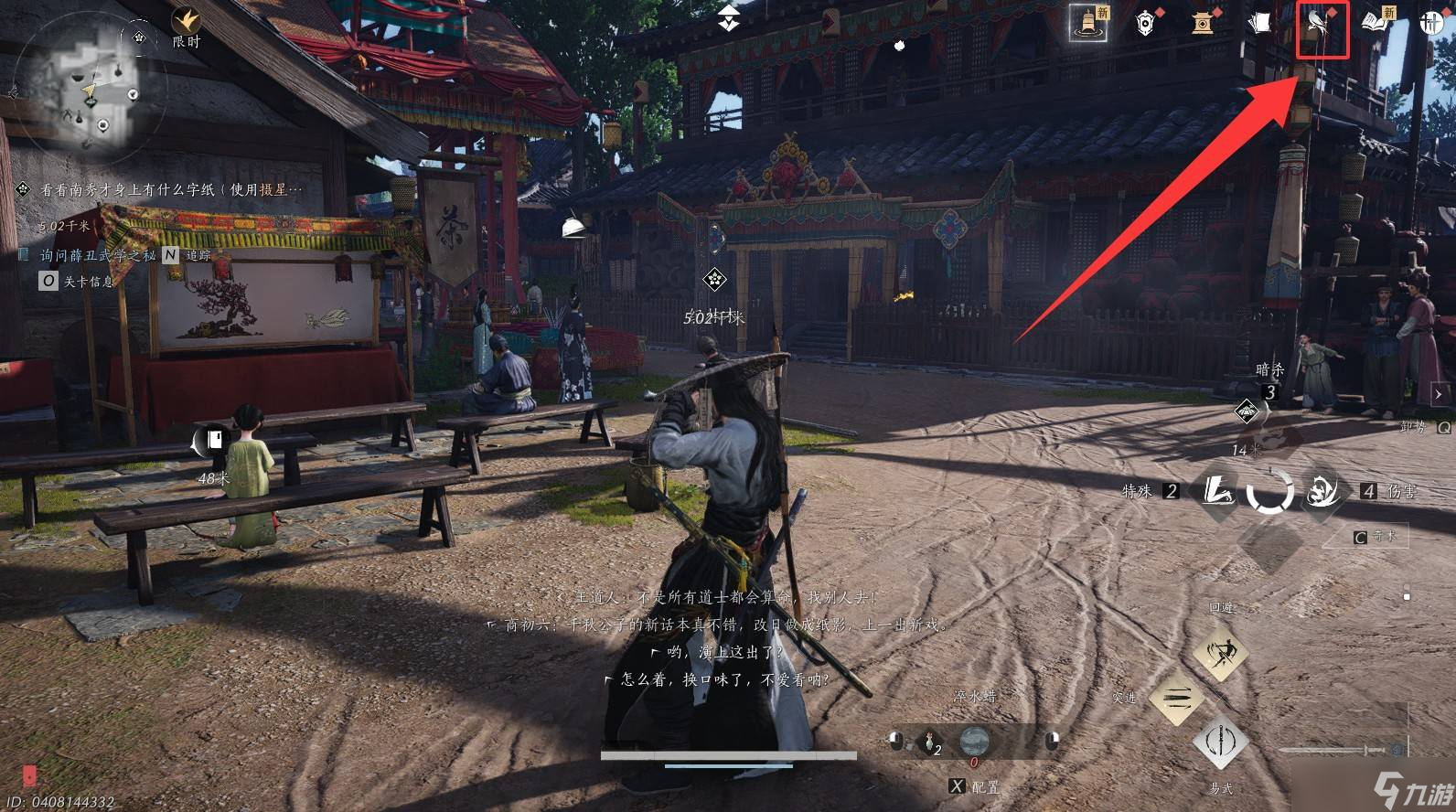Viewport: 1456px width, 812px height.
Task: Trigger the 暗杀 assassination skill icon
Action: pyautogui.click(x=1247, y=412)
